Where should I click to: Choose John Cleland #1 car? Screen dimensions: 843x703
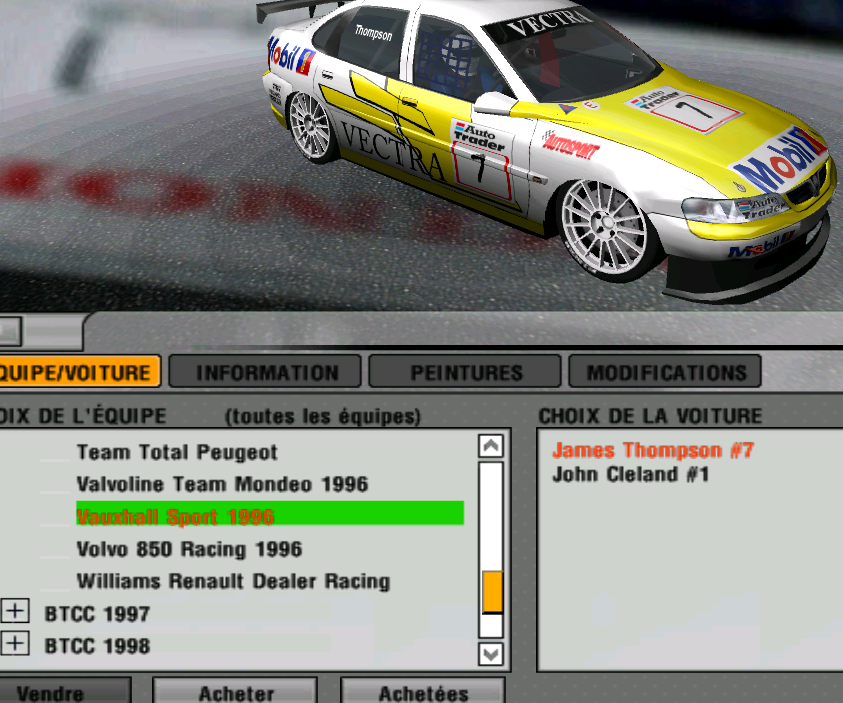point(630,475)
